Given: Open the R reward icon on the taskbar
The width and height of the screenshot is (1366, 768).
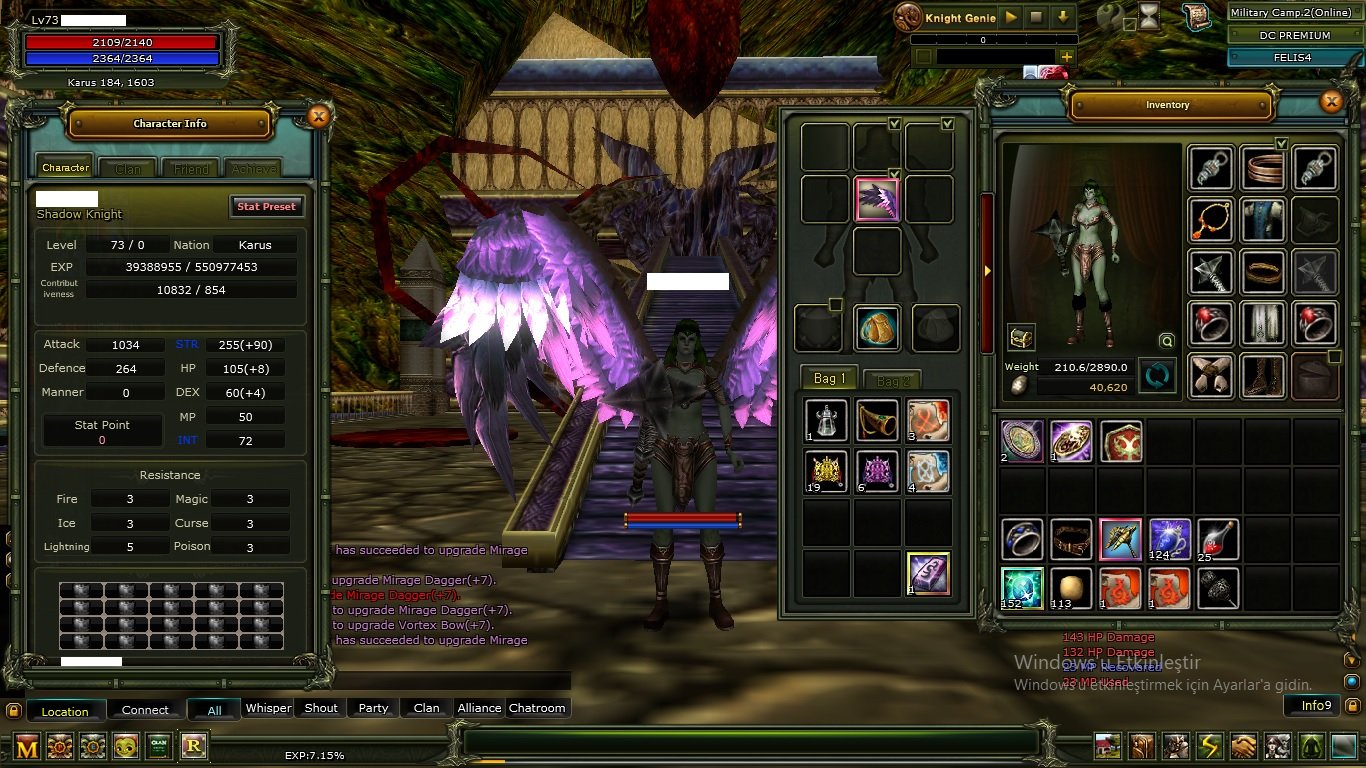Looking at the screenshot, I should (x=193, y=746).
